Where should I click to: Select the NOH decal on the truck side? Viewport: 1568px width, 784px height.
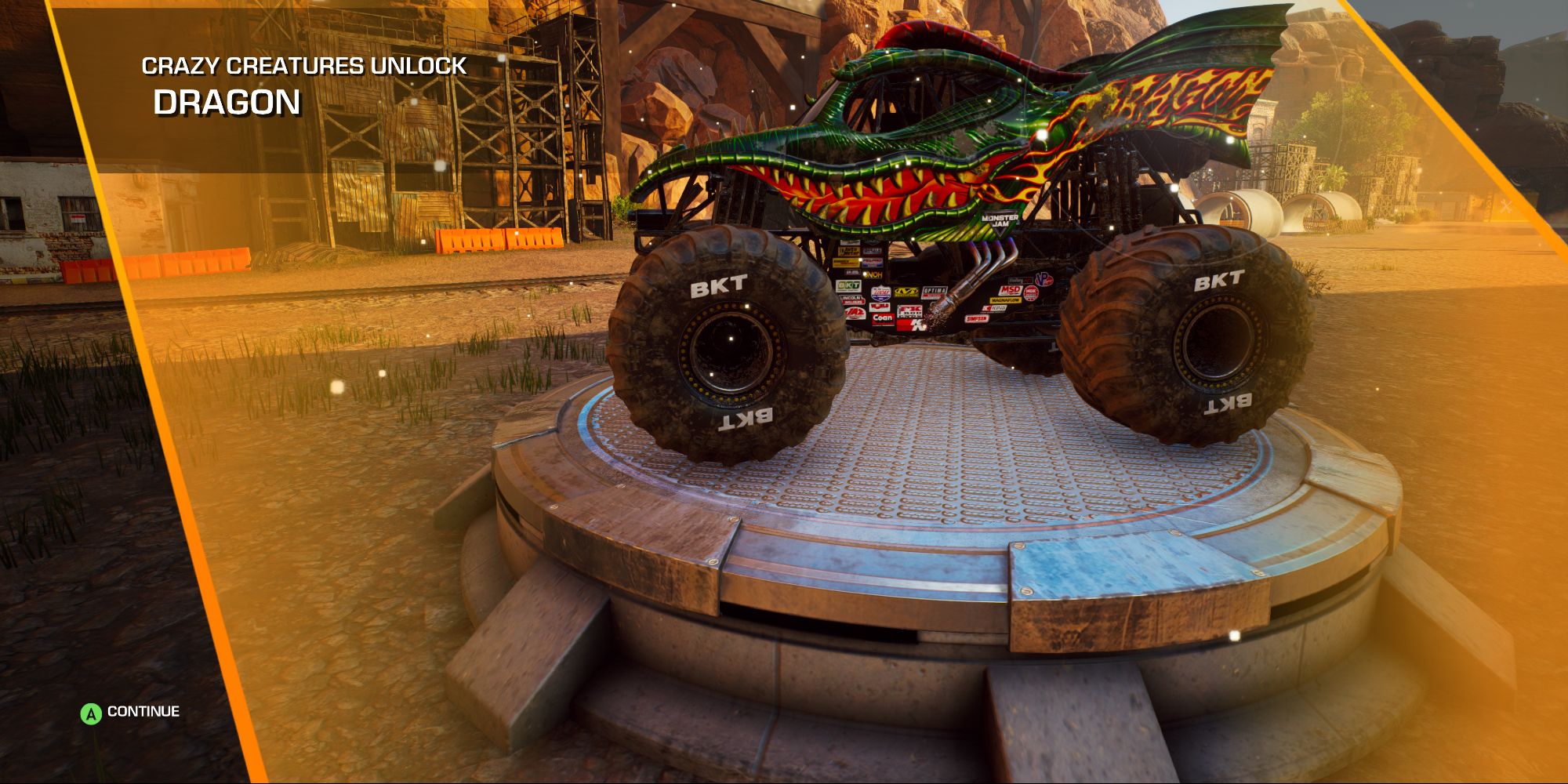[873, 274]
